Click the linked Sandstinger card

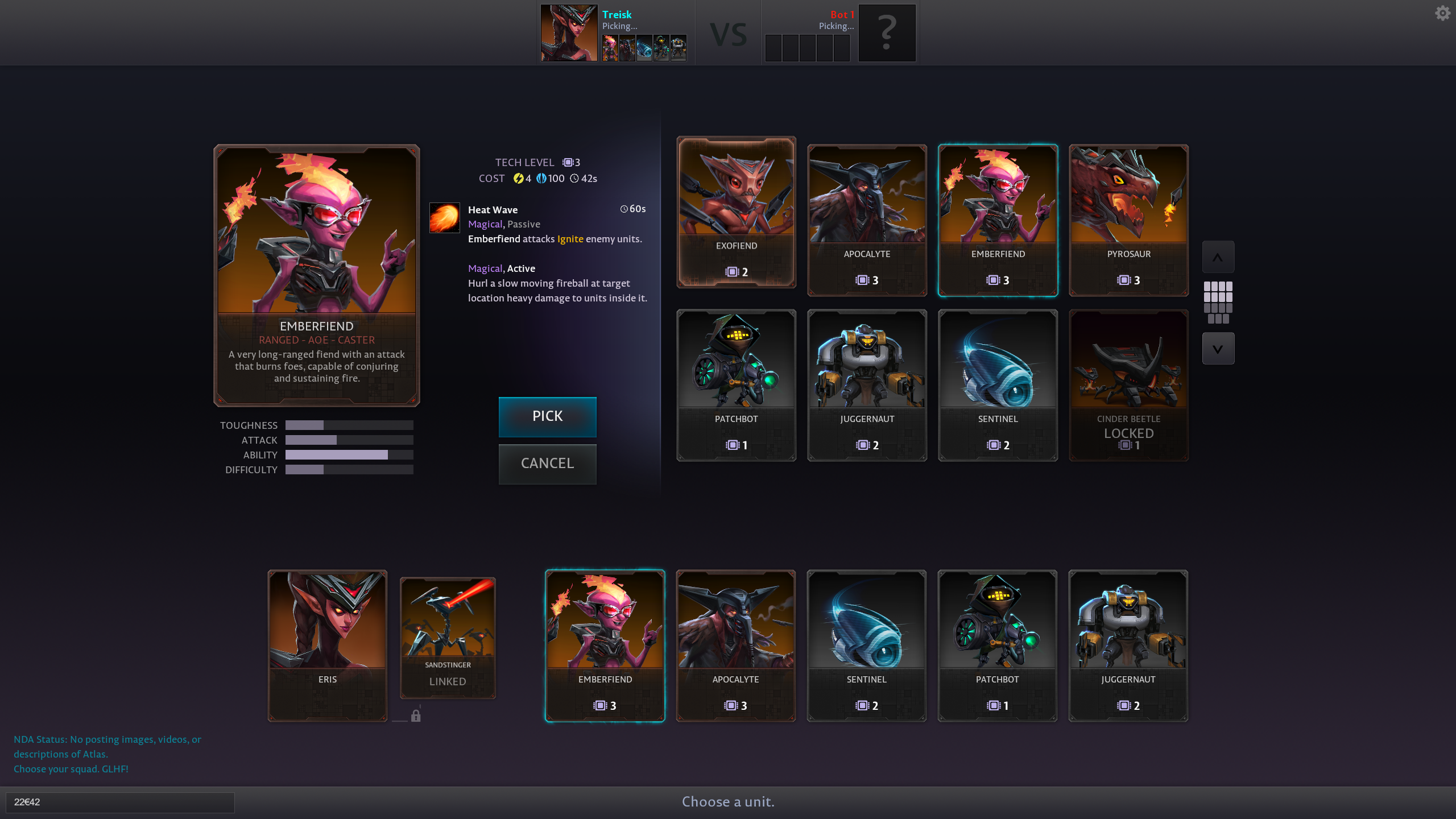tap(448, 638)
